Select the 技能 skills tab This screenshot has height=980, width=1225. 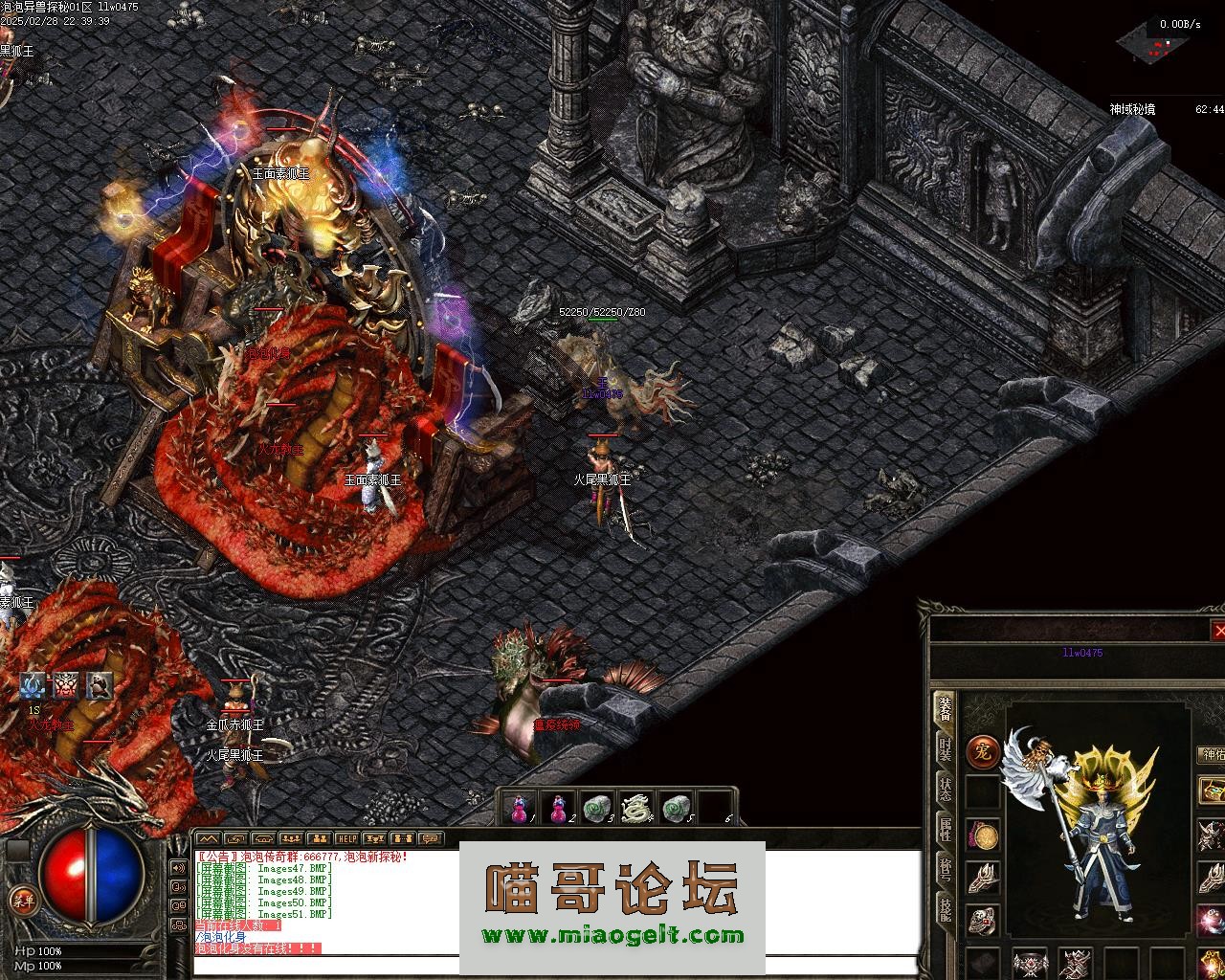(945, 909)
